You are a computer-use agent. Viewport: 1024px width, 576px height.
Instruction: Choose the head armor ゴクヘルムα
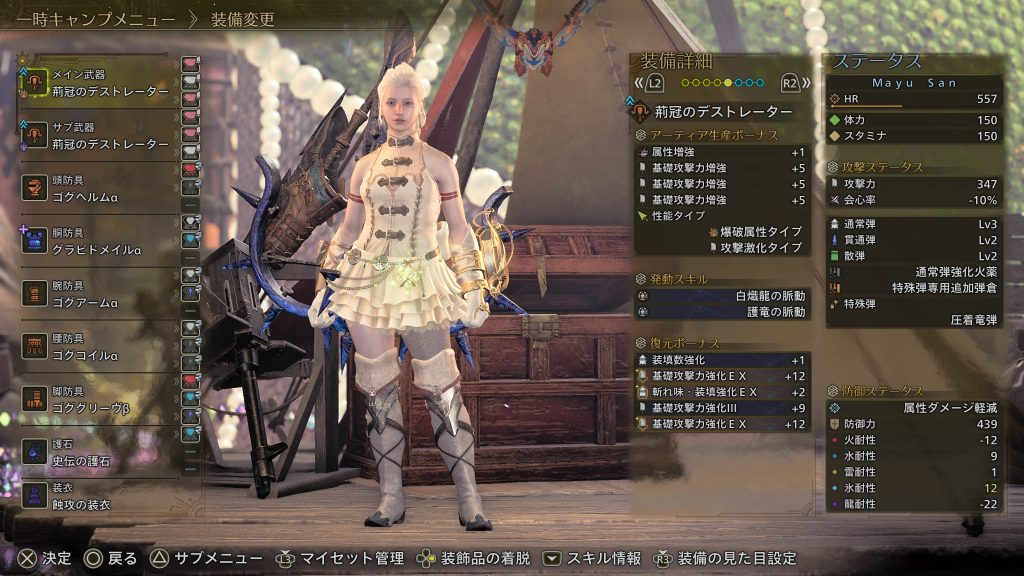pos(100,190)
